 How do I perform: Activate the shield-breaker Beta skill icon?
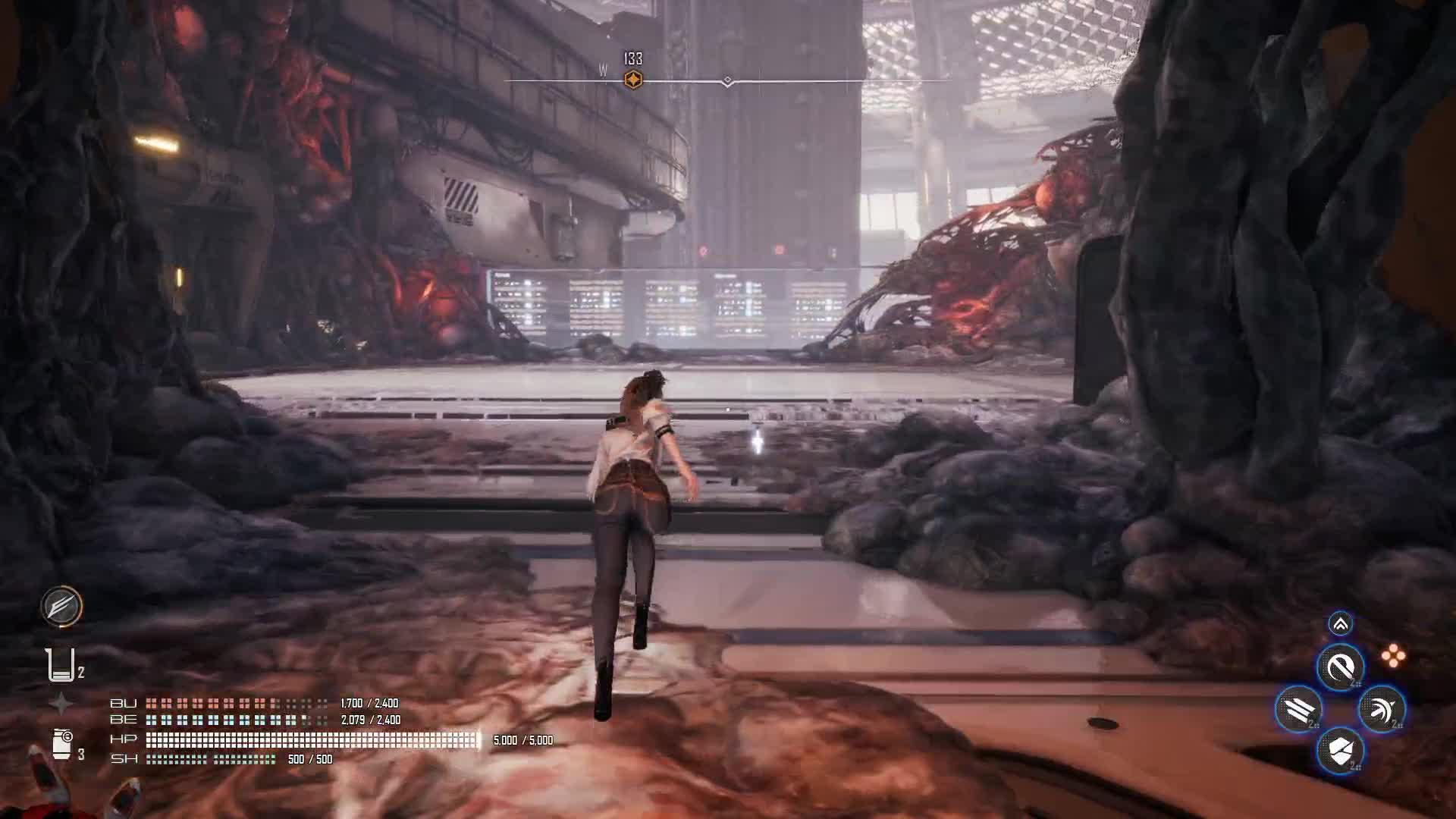(1340, 752)
